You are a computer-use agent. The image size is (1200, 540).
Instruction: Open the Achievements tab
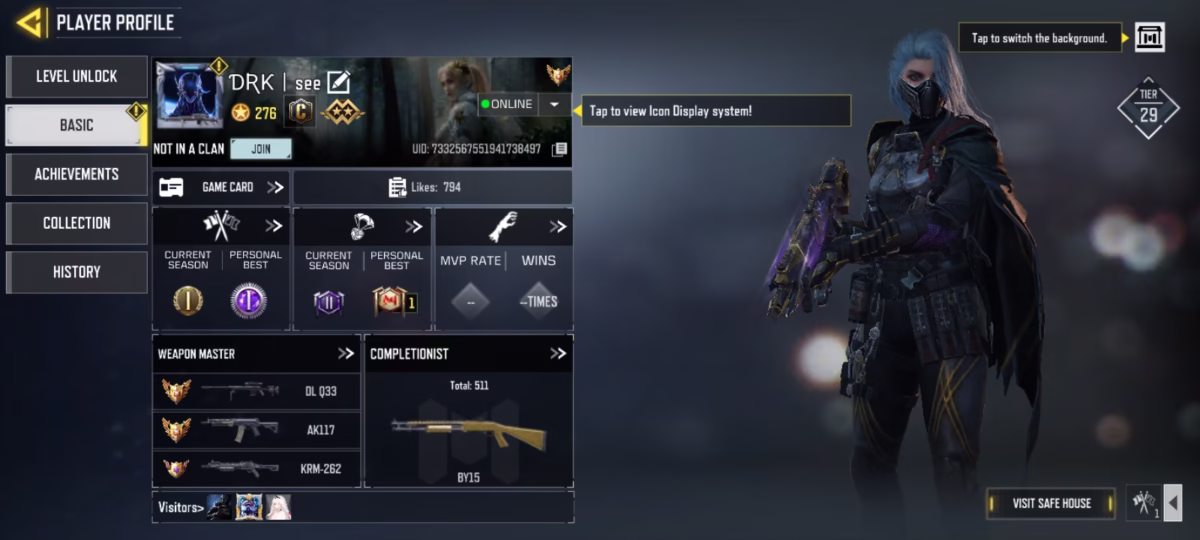77,174
